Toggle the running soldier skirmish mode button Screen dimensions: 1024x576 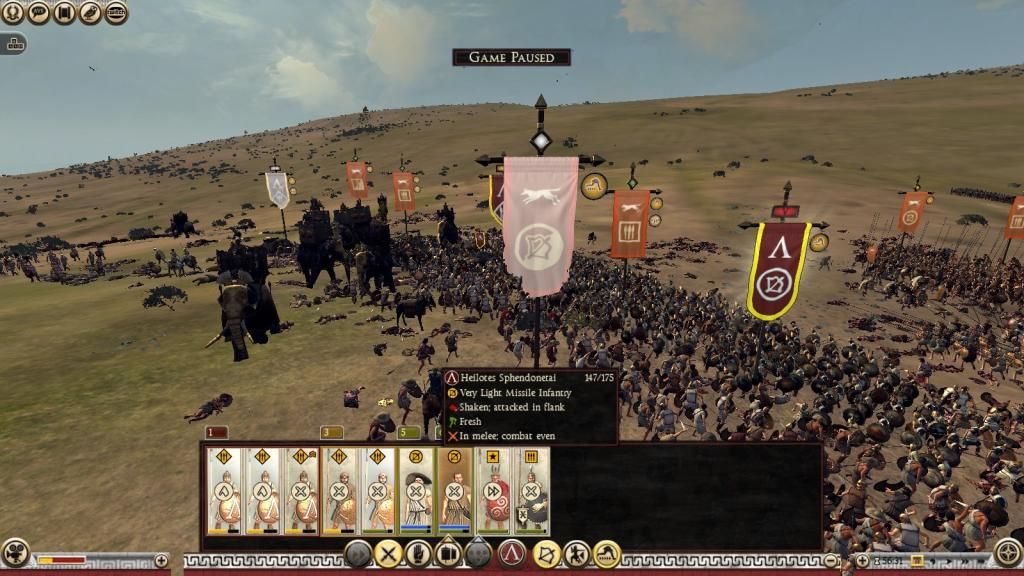(x=577, y=553)
